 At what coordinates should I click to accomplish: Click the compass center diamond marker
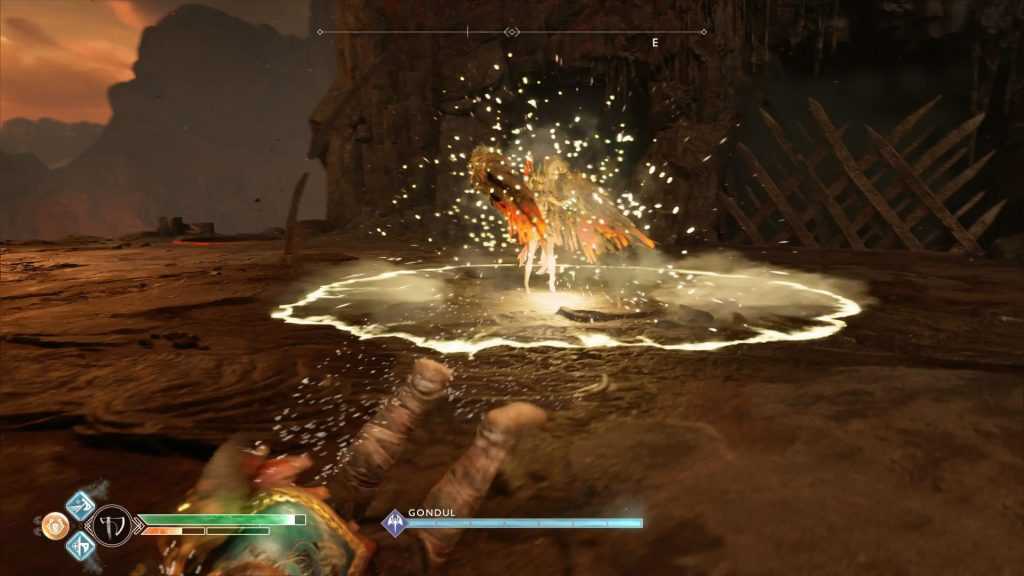tap(511, 32)
